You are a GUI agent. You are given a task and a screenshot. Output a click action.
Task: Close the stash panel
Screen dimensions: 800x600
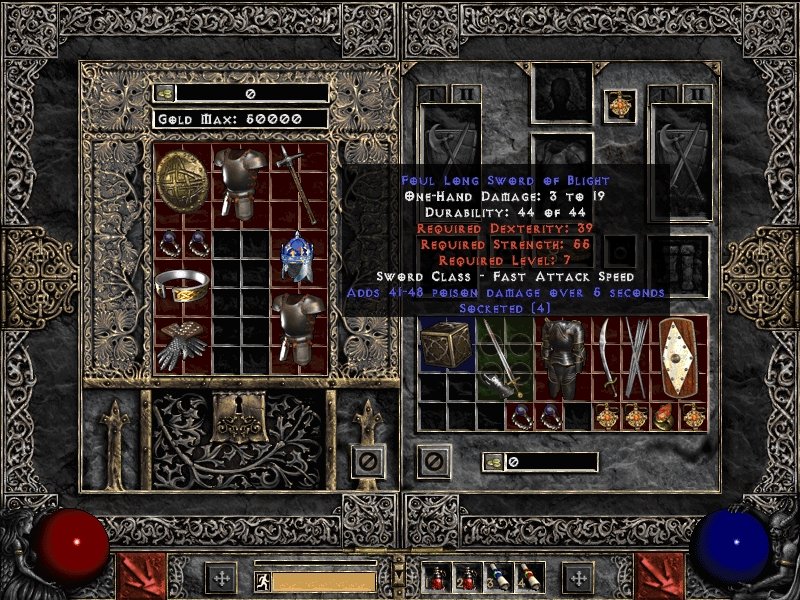click(x=368, y=461)
